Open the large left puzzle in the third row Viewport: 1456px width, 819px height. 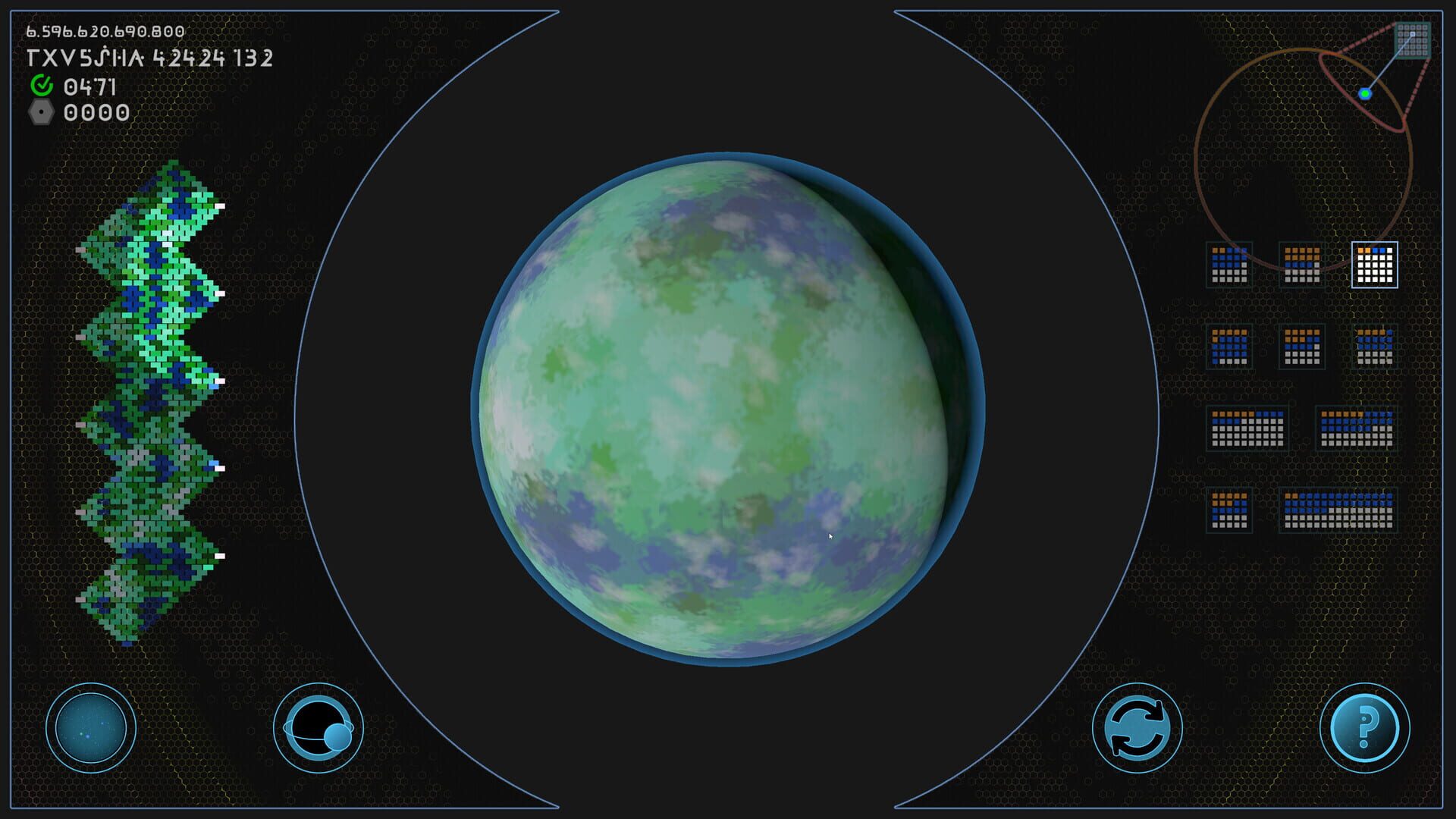click(x=1248, y=429)
